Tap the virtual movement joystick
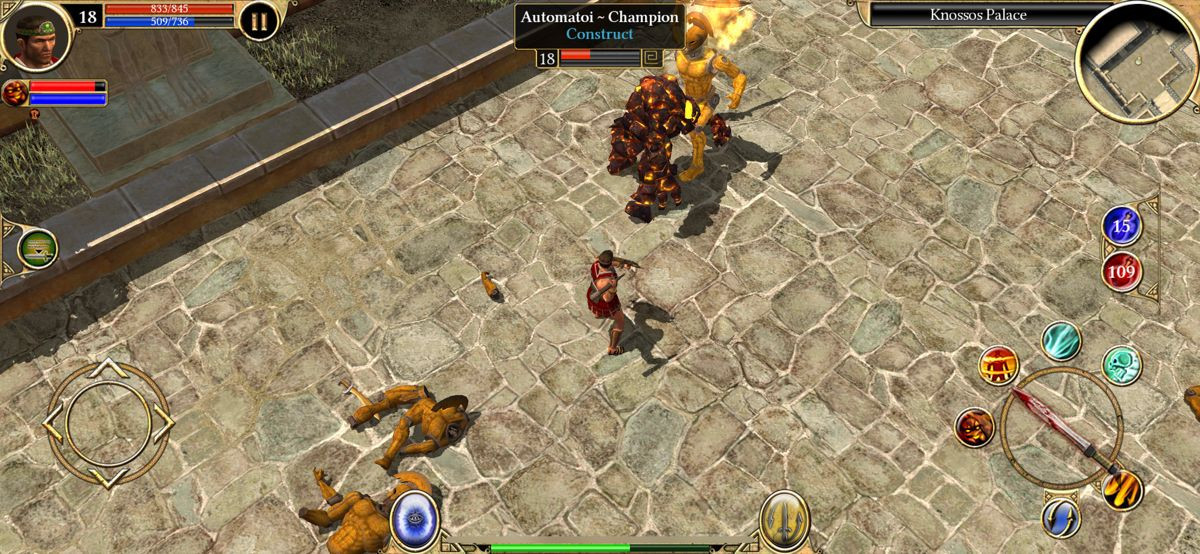The width and height of the screenshot is (1200, 554). (x=107, y=423)
